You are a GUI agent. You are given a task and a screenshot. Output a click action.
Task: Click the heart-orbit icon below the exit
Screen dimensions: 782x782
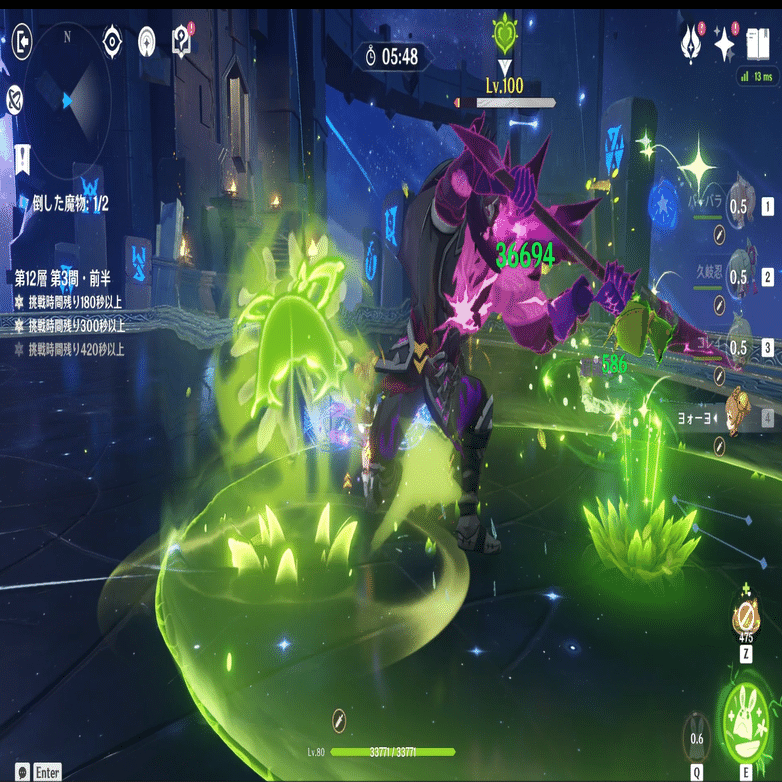pyautogui.click(x=15, y=98)
